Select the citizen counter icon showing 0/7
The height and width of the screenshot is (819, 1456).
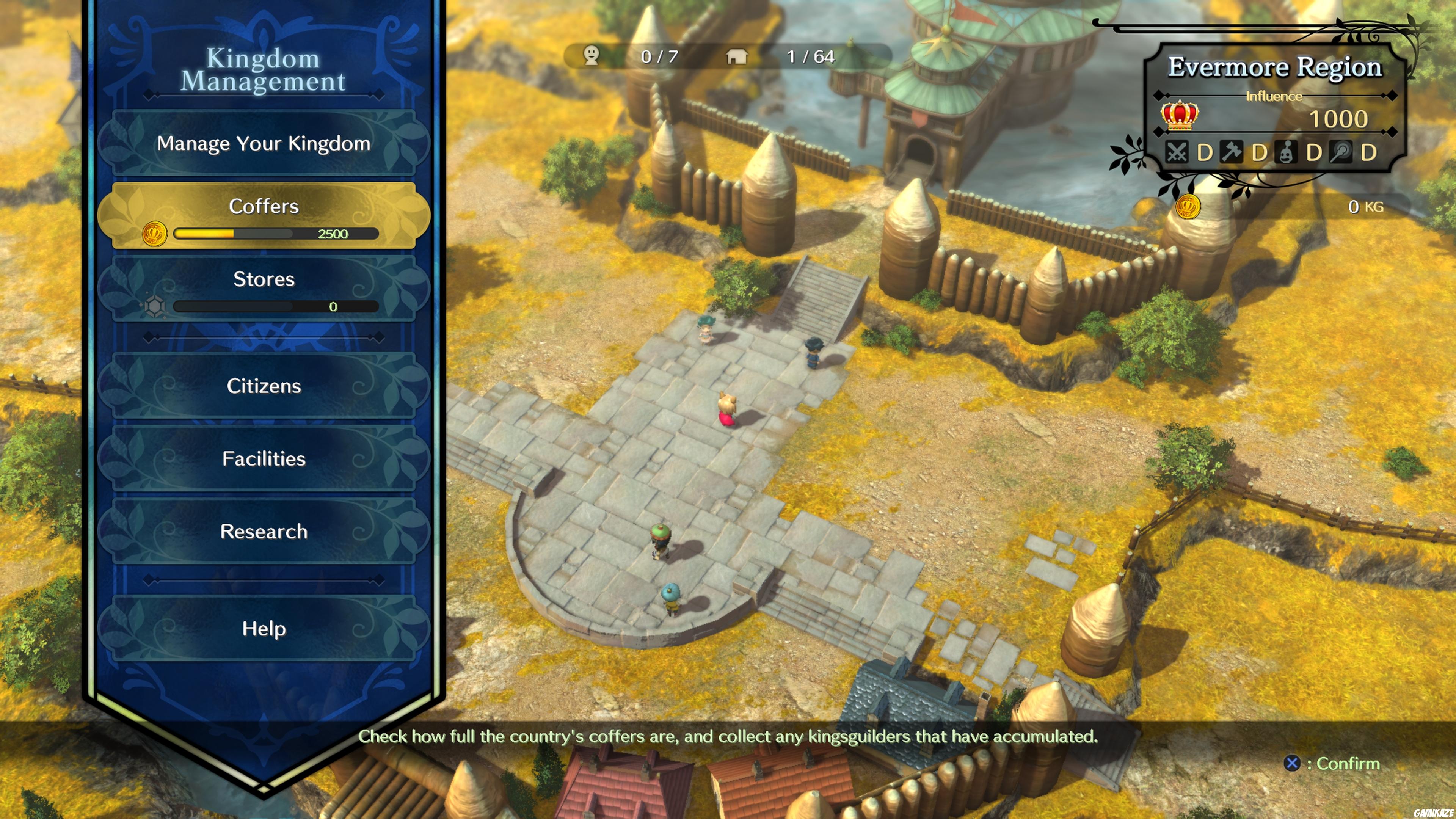[x=591, y=56]
